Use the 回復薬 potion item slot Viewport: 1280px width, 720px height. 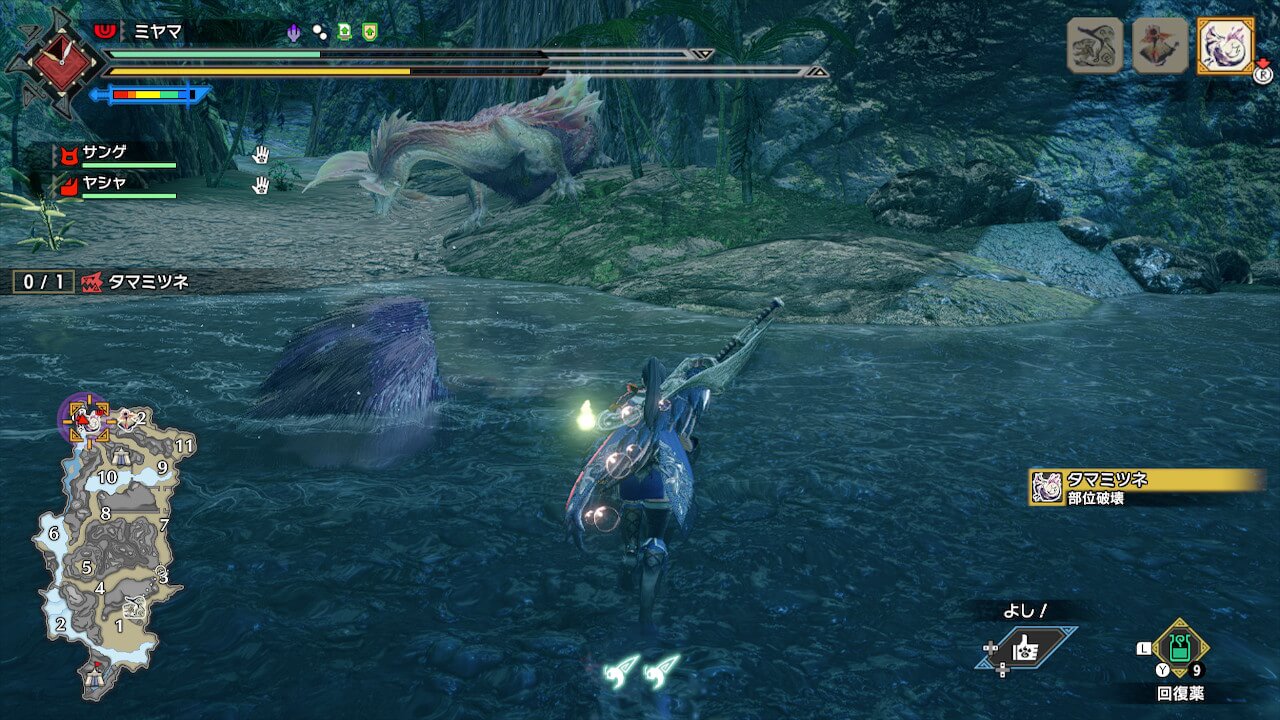pyautogui.click(x=1181, y=649)
